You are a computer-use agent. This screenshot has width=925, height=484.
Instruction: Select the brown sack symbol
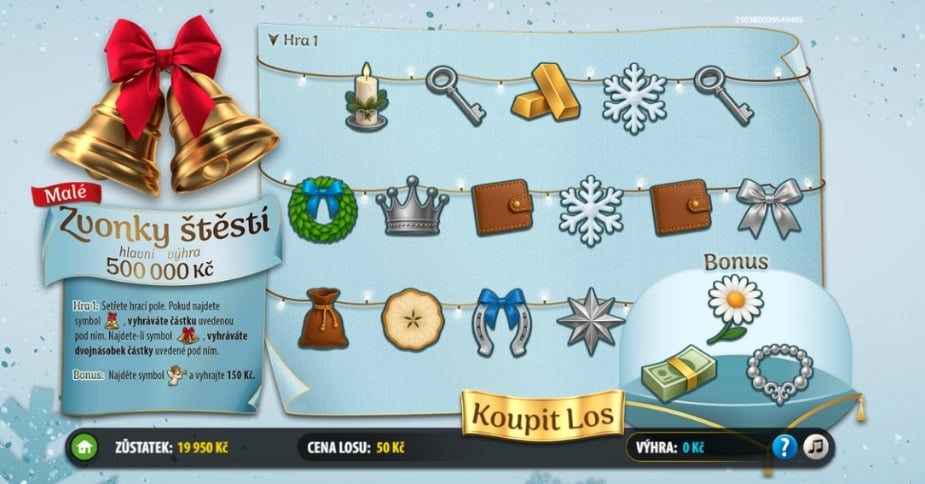coord(323,318)
